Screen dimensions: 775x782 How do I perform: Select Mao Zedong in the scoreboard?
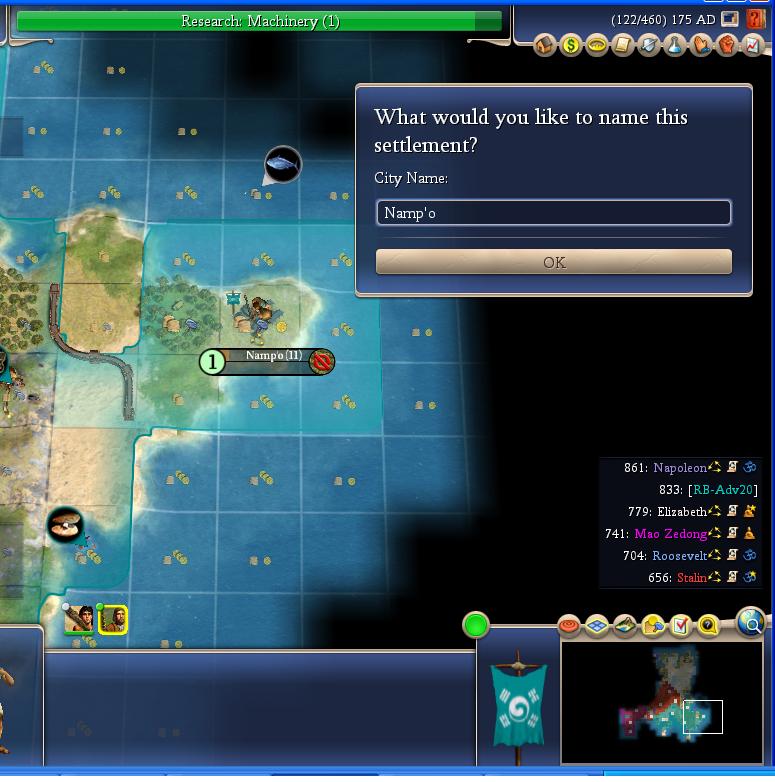670,534
